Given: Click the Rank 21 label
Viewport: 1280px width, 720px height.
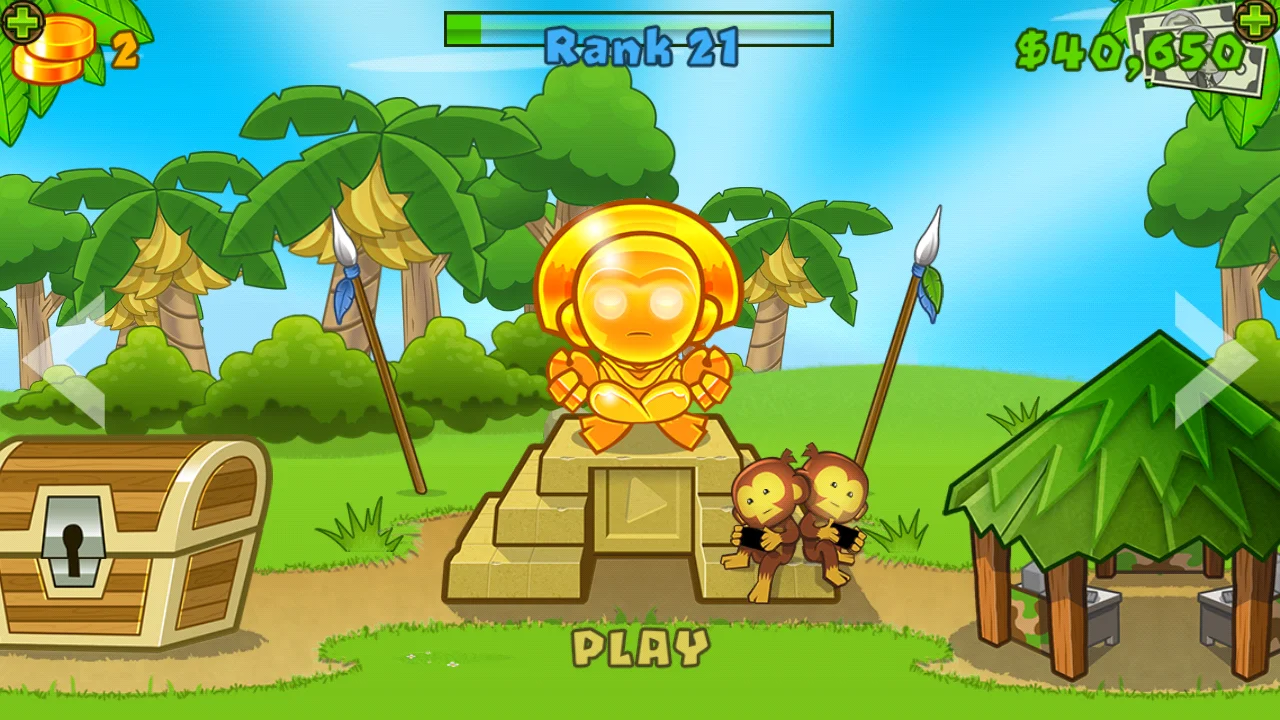Looking at the screenshot, I should click(x=640, y=45).
